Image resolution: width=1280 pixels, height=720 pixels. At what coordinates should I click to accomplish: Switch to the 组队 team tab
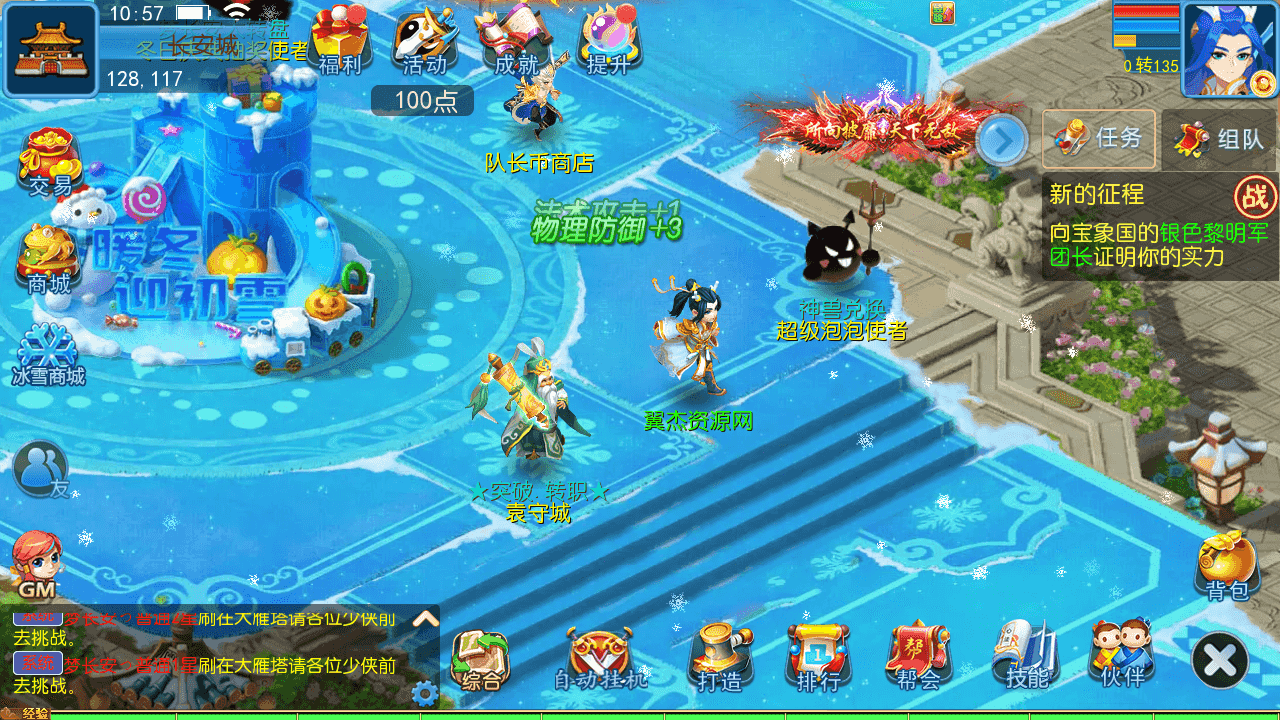click(x=1220, y=139)
